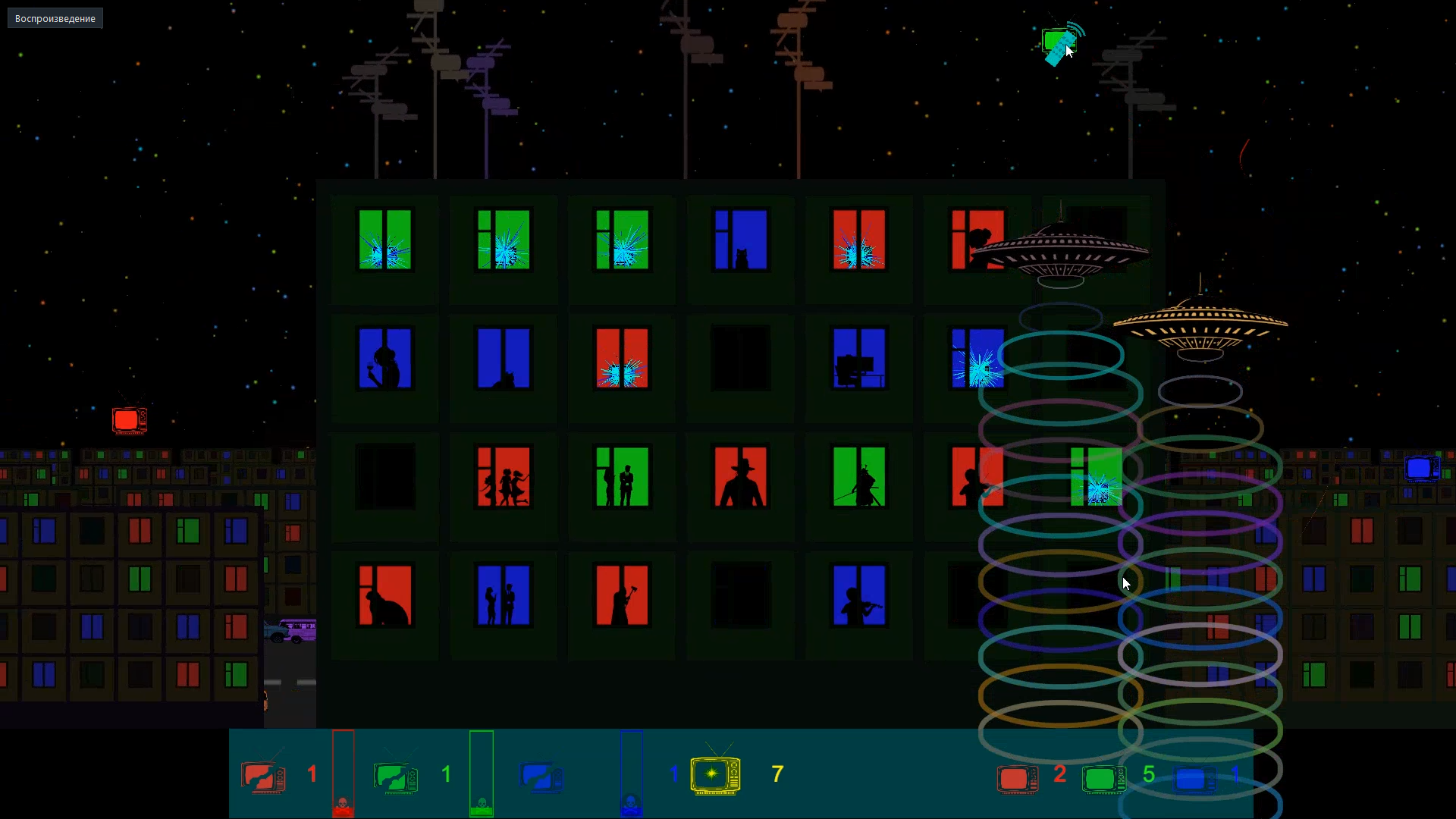Click the small red TV on the left rooftop
1456x819 pixels.
coord(128,419)
